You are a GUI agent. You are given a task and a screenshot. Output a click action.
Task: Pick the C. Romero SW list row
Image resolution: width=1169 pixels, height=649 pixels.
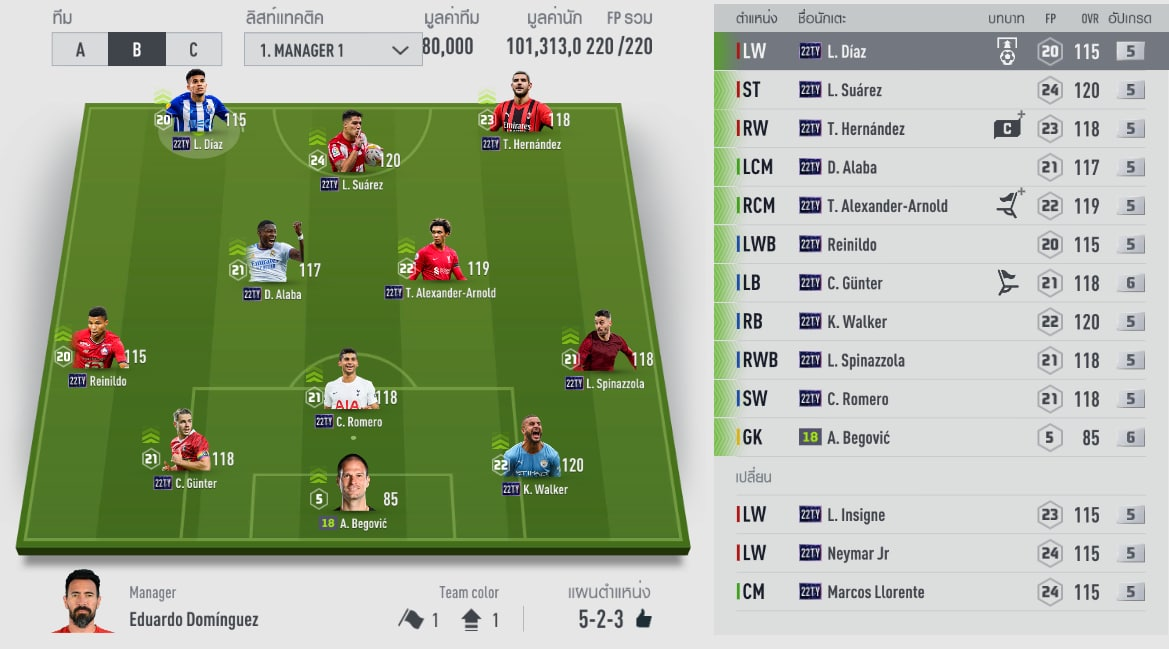940,399
